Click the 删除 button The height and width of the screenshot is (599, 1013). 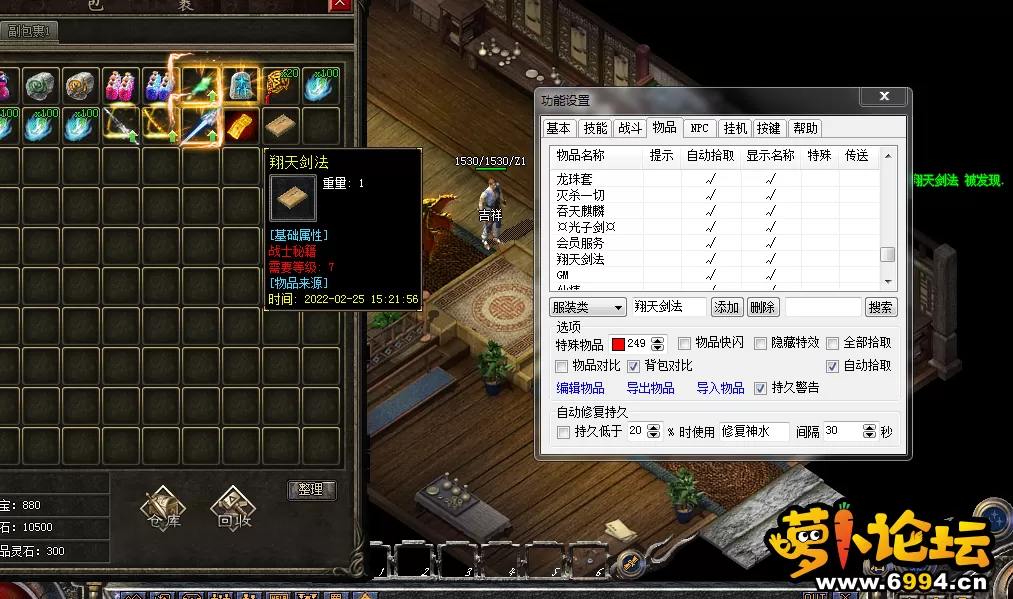point(762,307)
